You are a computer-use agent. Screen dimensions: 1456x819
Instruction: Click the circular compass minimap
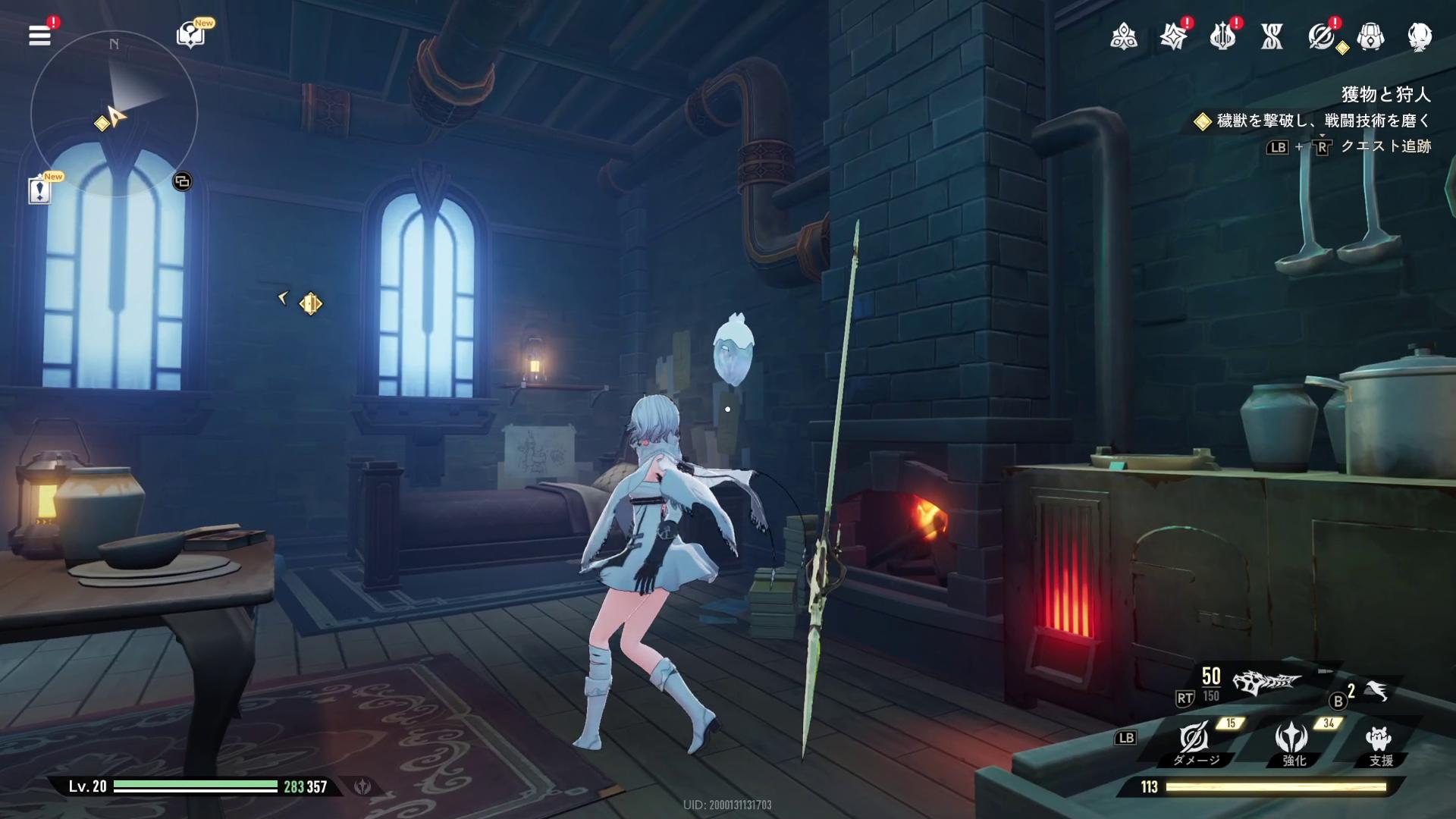pyautogui.click(x=114, y=114)
